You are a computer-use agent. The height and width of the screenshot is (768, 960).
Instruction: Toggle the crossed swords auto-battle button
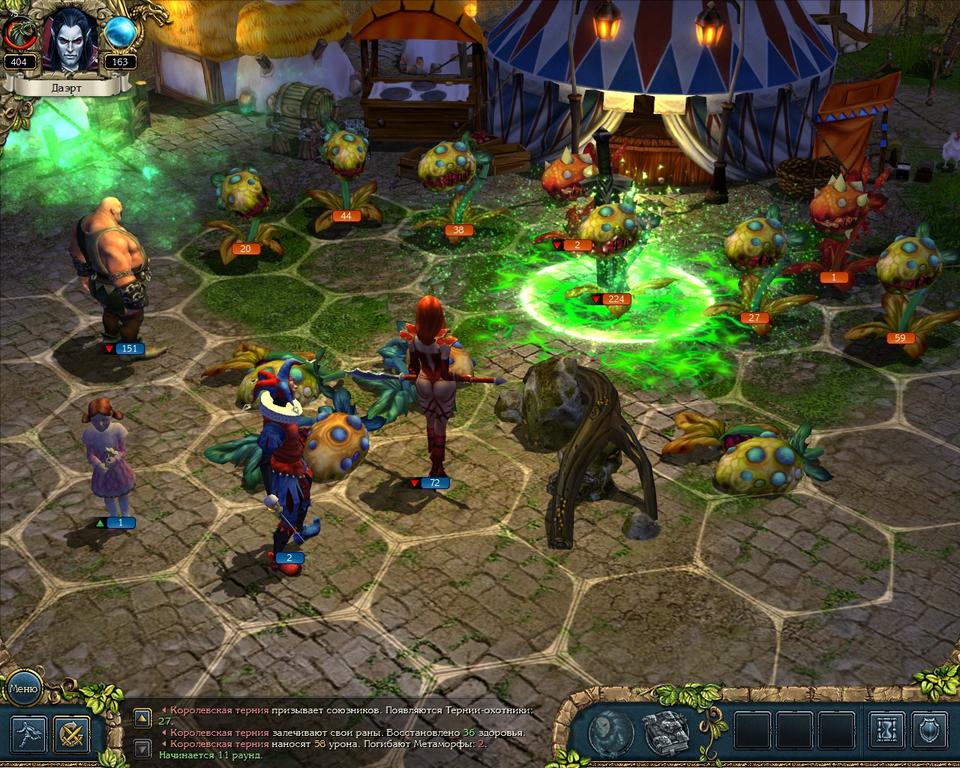click(71, 735)
